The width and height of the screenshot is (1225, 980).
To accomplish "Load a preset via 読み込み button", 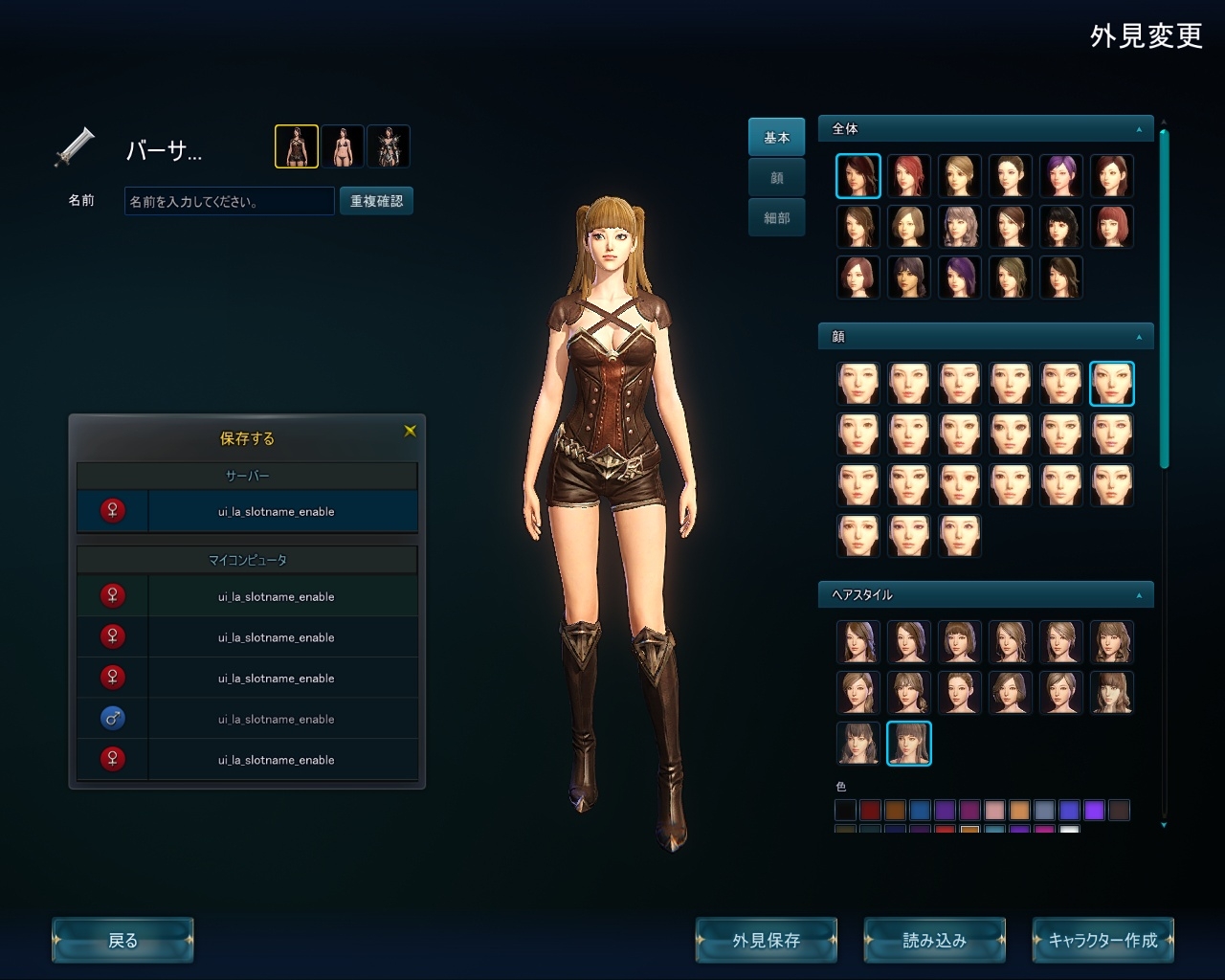I will click(934, 940).
